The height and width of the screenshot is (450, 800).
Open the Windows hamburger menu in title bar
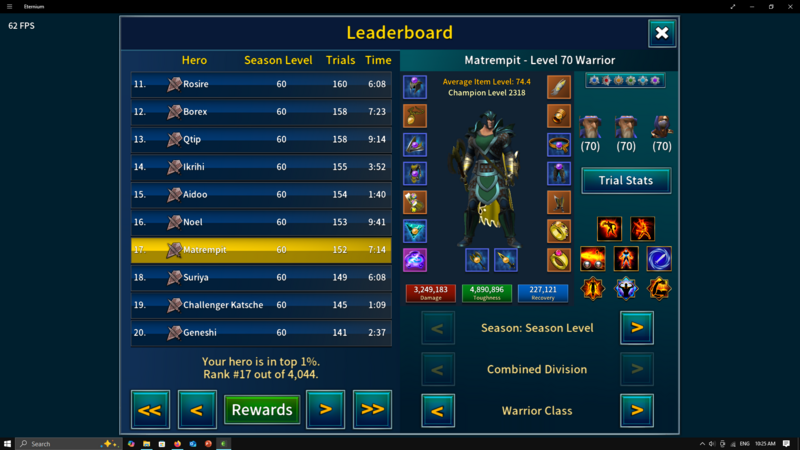pos(9,6)
